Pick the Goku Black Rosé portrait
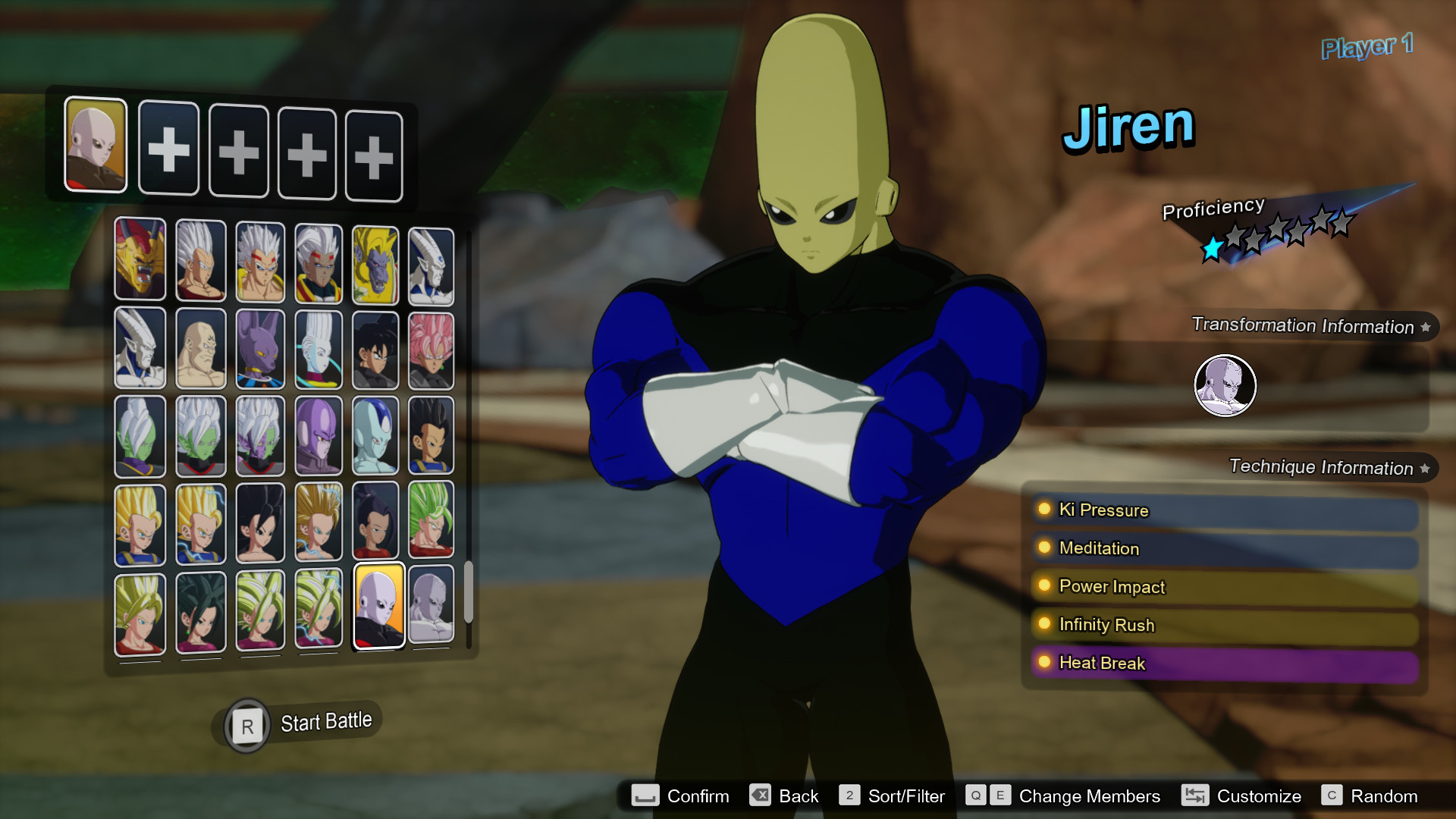Screen dimensions: 1456x819 click(x=430, y=350)
